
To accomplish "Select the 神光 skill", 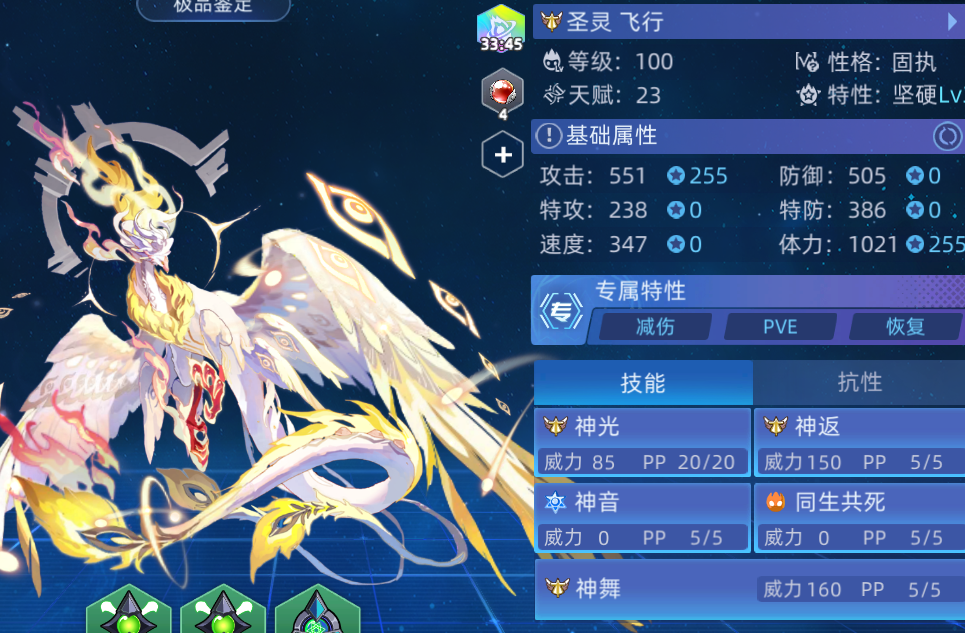I will [643, 443].
